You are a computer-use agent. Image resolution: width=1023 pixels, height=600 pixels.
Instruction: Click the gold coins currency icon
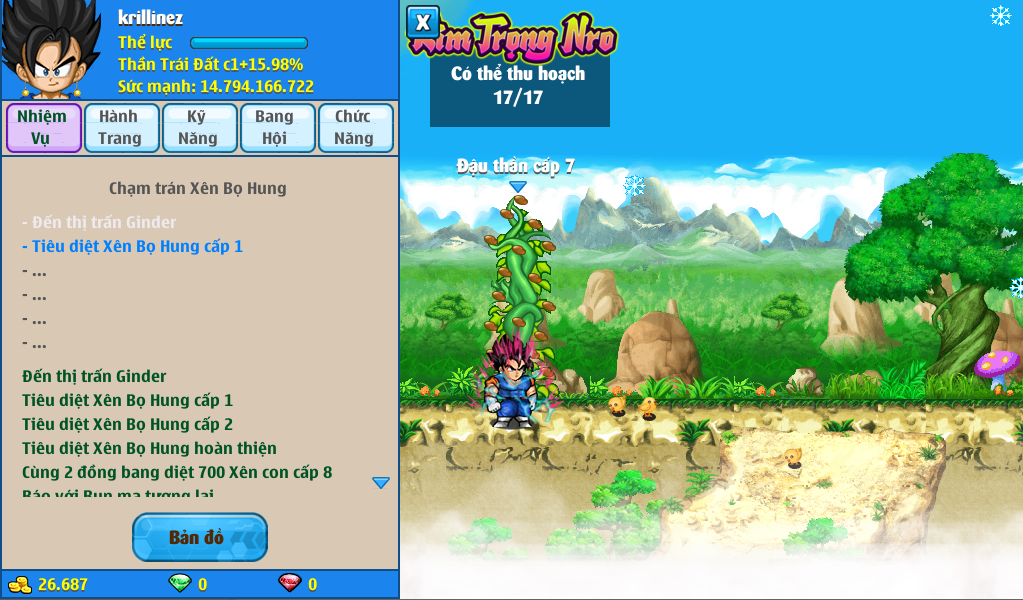20,584
